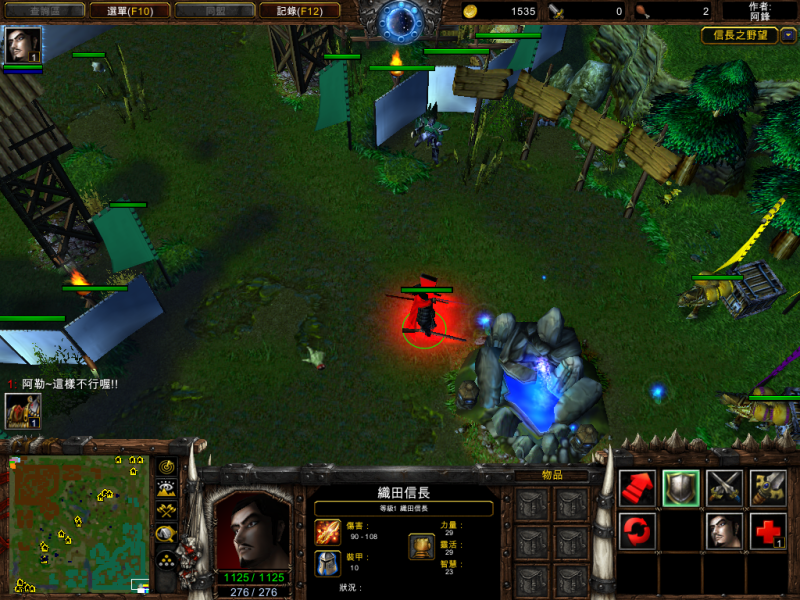Click the idle unit portrait above the minimap
800x600 pixels.
point(22,410)
